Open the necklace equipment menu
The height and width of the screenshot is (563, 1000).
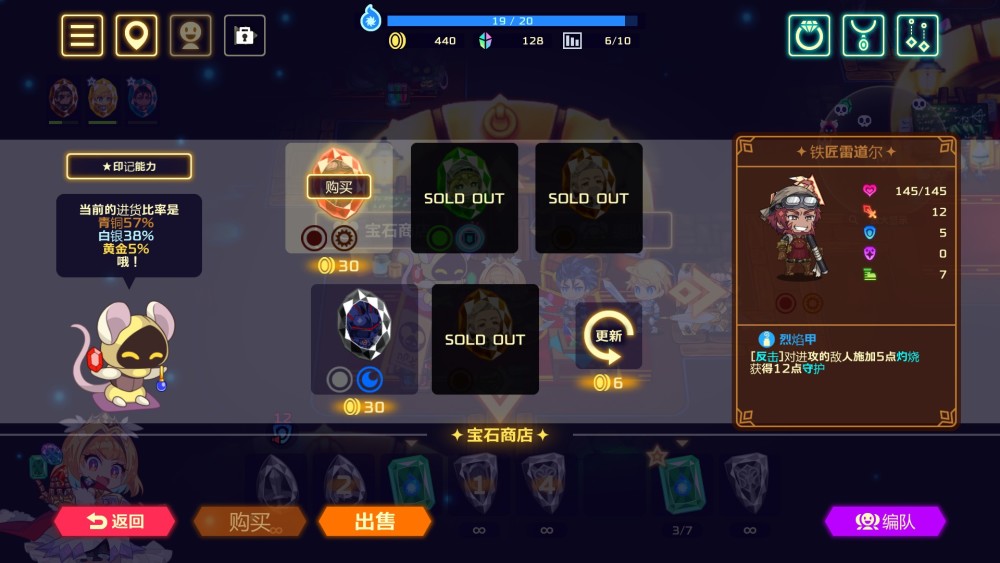click(863, 36)
